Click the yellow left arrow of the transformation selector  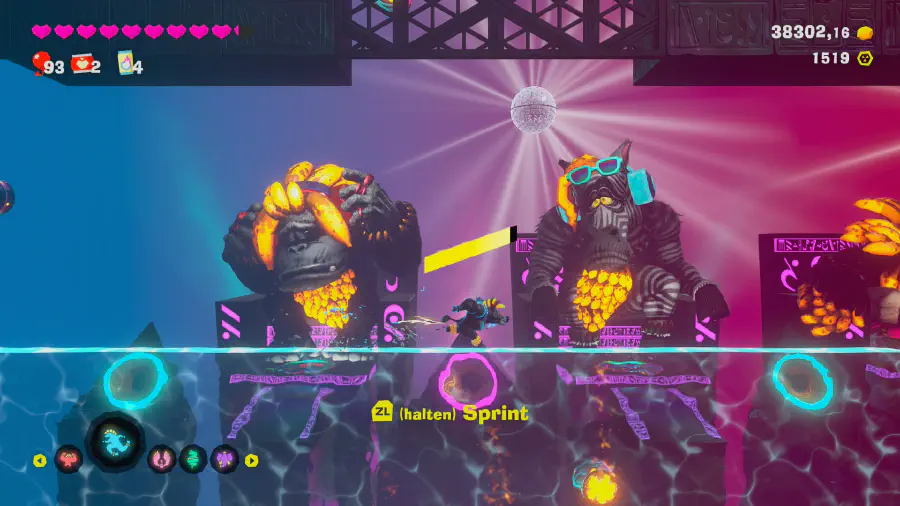click(39, 460)
